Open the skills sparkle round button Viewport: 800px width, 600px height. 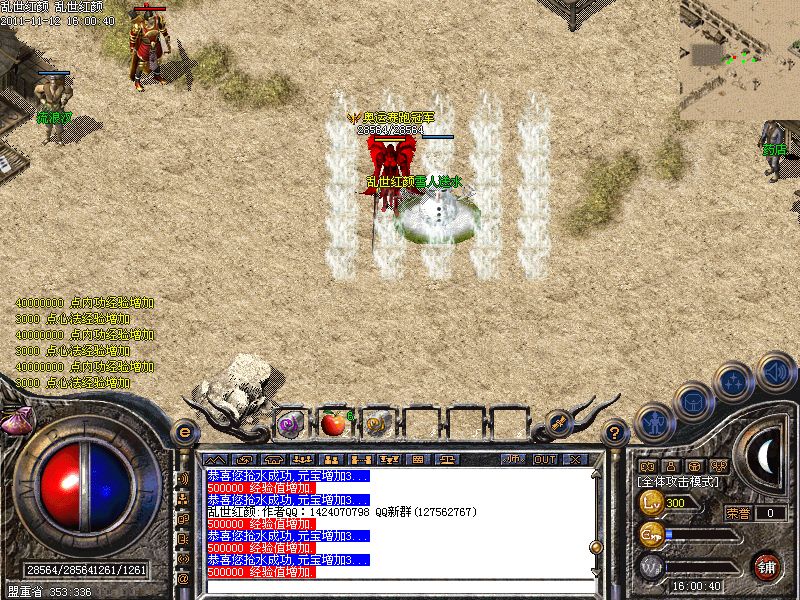click(736, 381)
